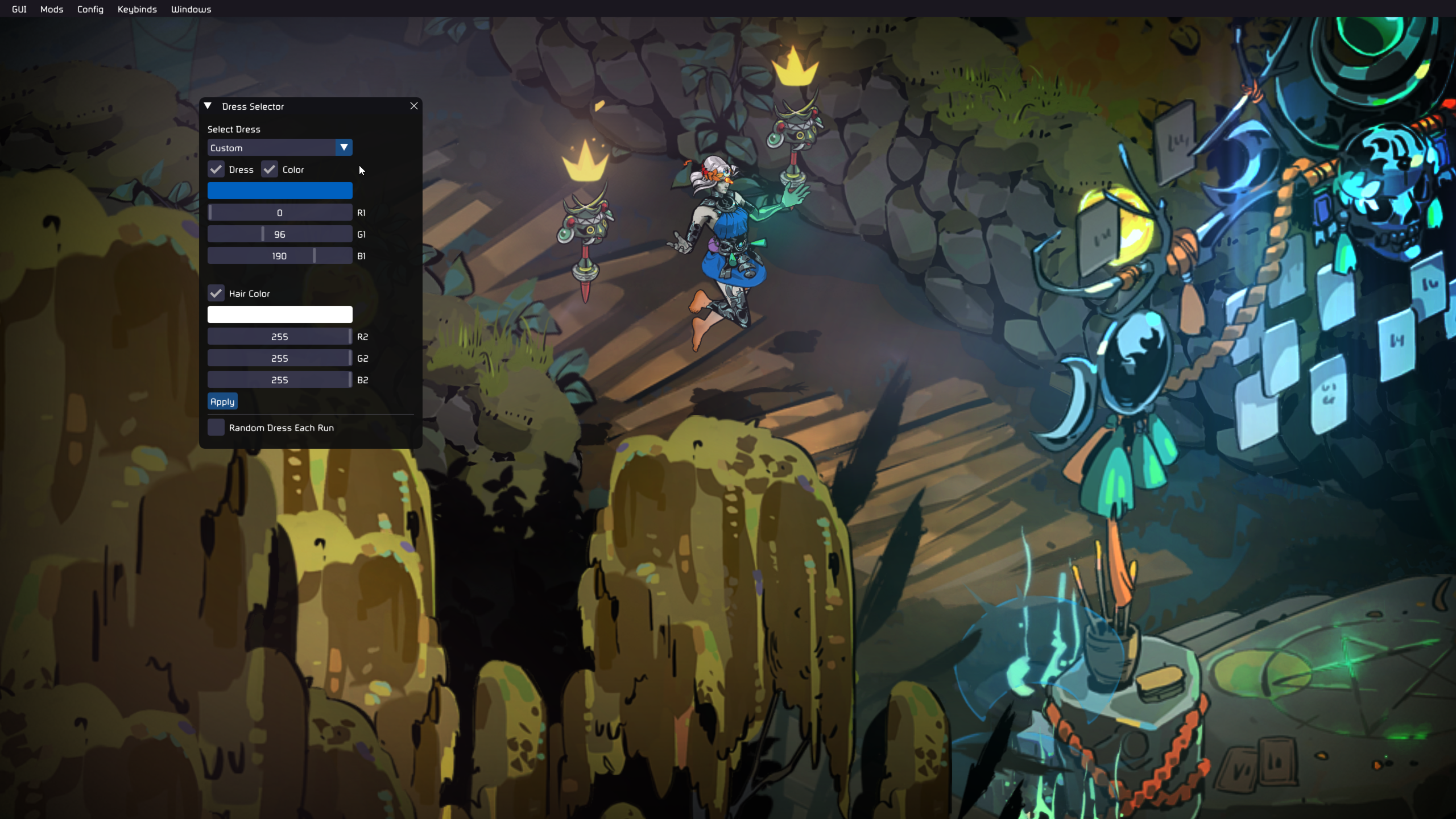Click the R2 hair slider

point(280,337)
